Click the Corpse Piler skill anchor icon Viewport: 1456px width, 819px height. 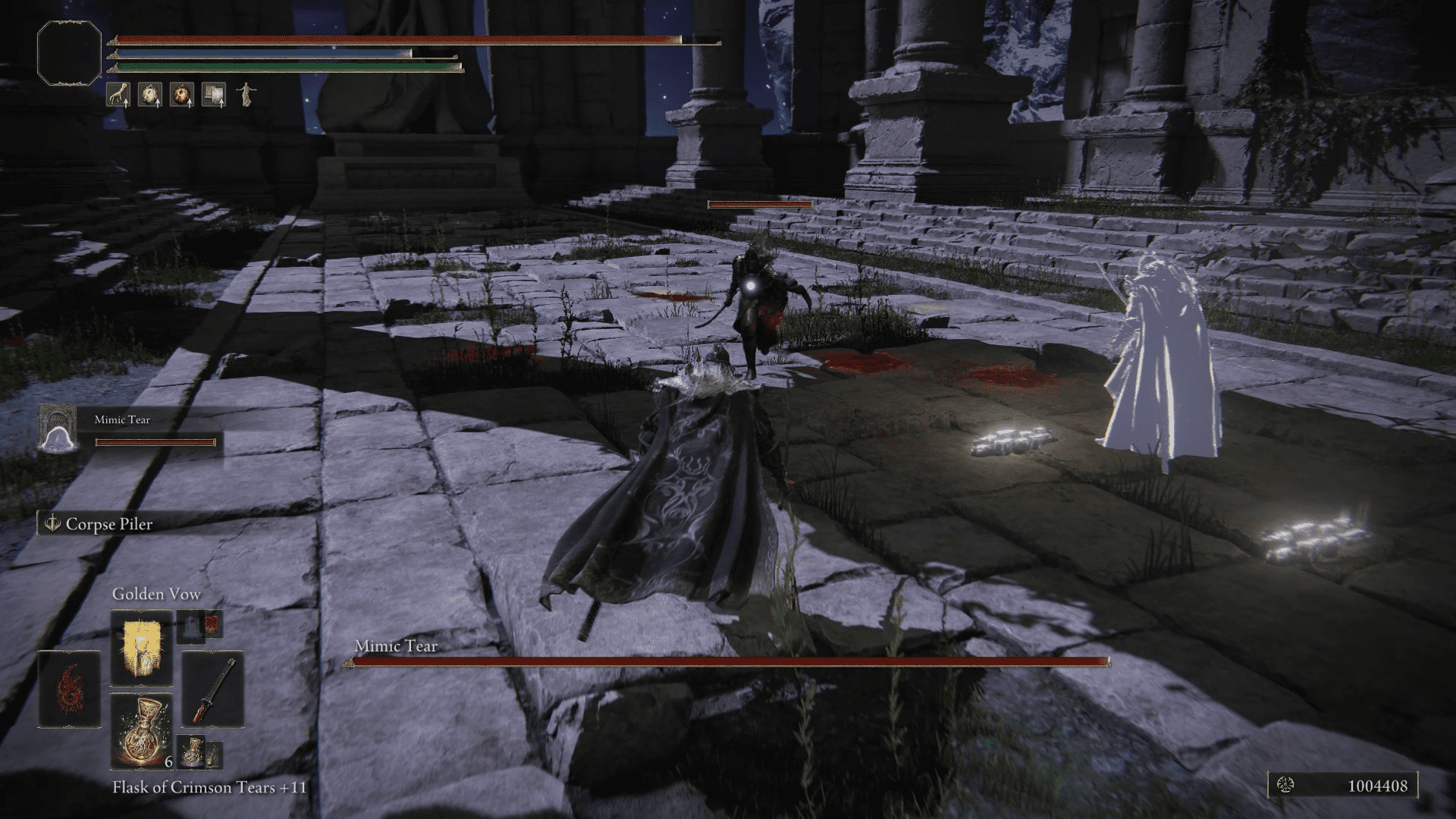tap(52, 523)
